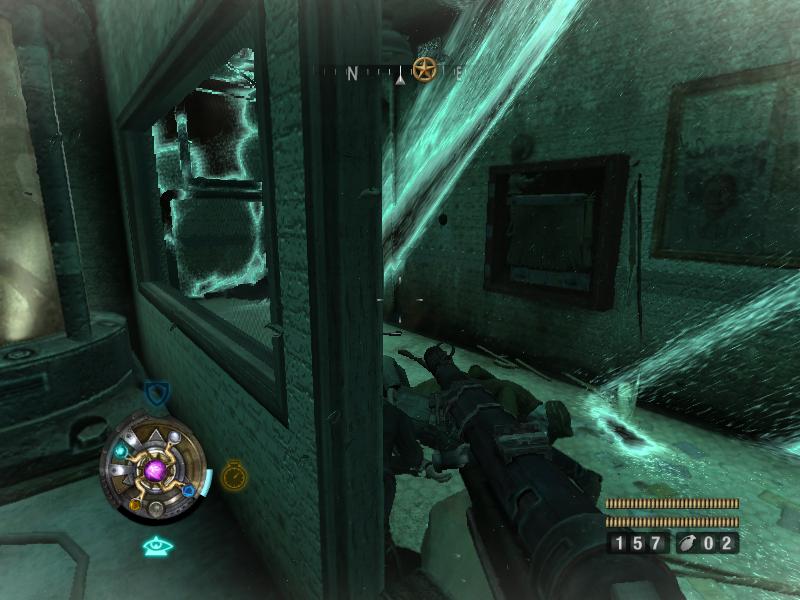800x600 pixels.
Task: Activate the blue Shield veil power icon
Action: [155, 392]
